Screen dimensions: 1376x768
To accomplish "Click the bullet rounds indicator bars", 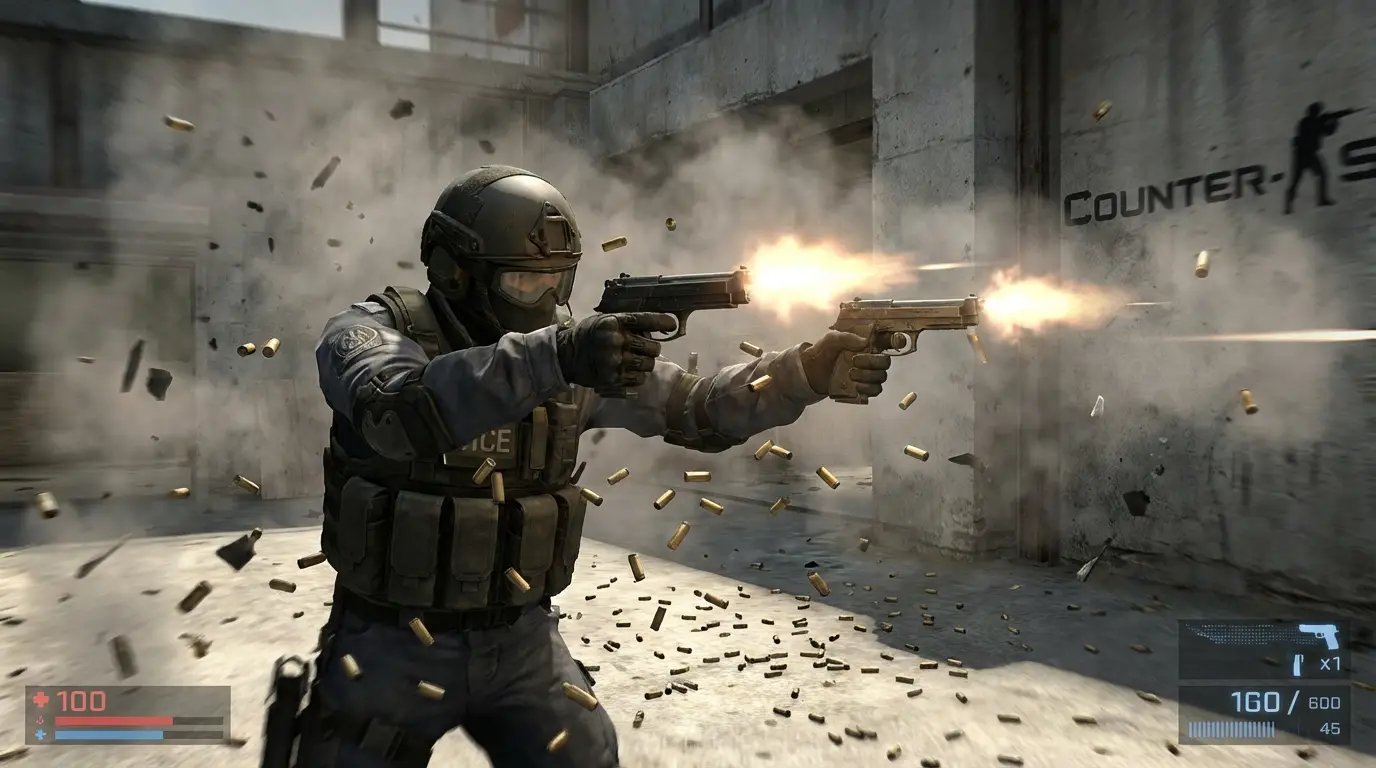I will (1229, 728).
